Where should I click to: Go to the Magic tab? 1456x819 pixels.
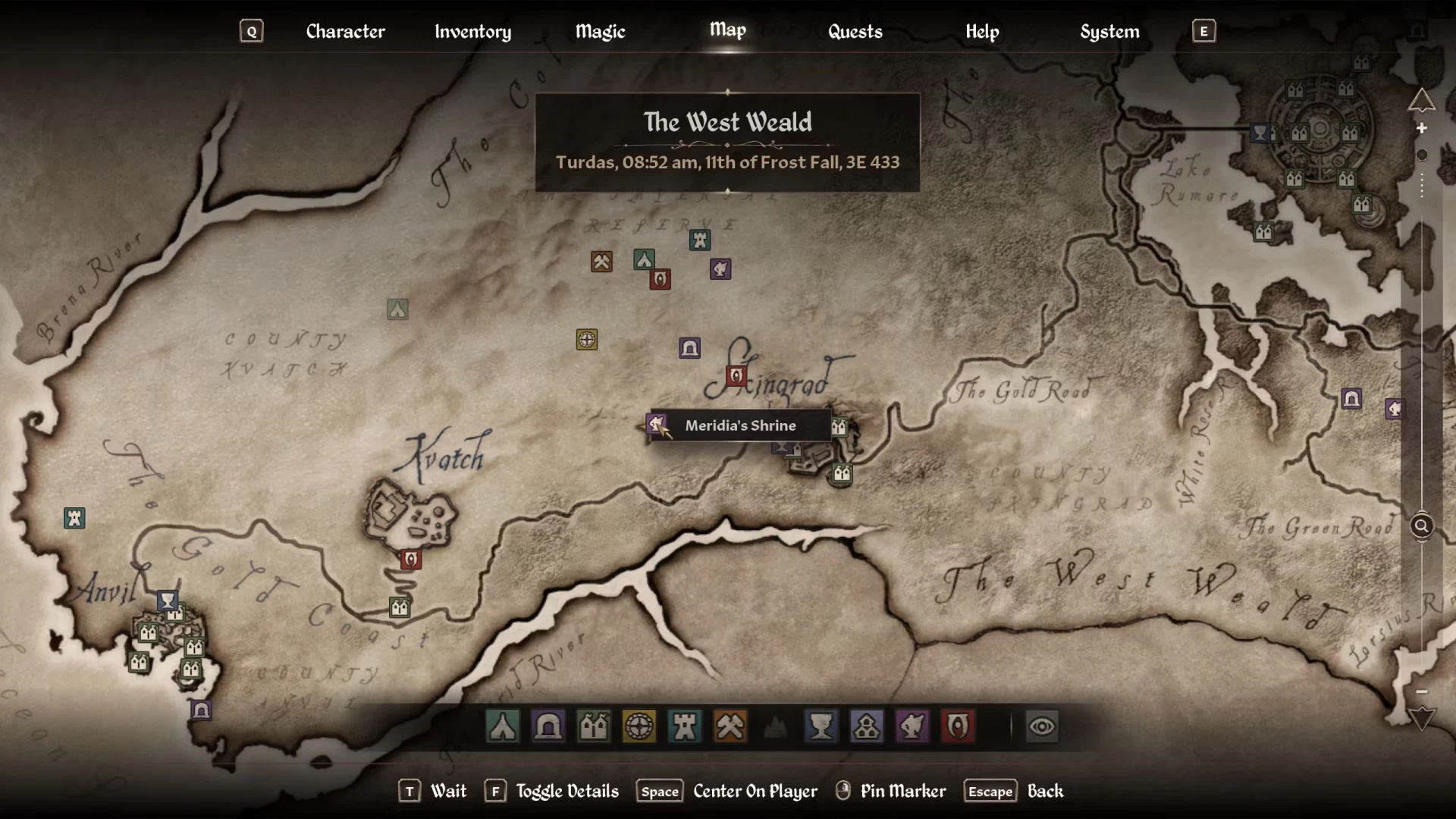point(600,31)
